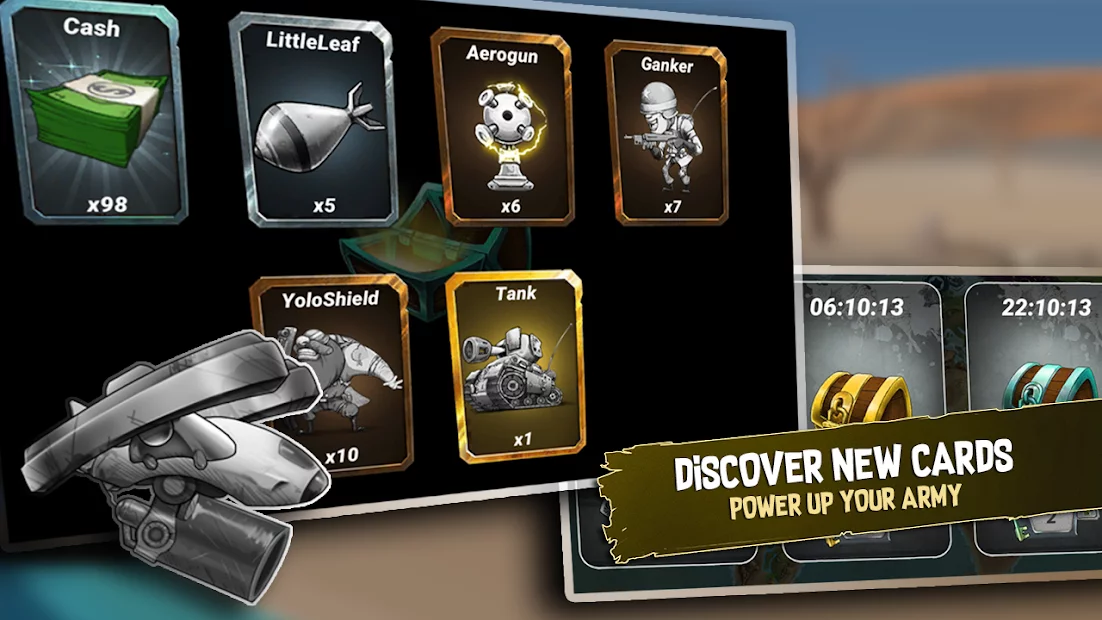Choose the LittleLeaf bomb card
The image size is (1102, 620).
coord(313,122)
